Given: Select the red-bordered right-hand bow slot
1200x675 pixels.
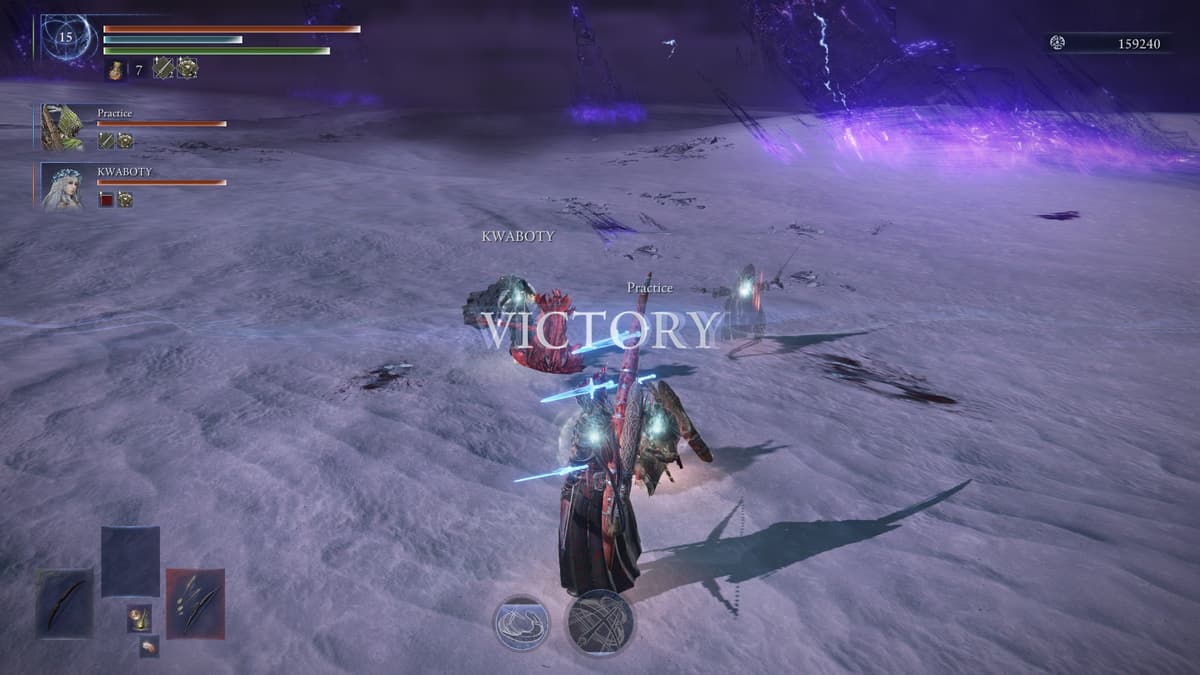Looking at the screenshot, I should tap(195, 603).
